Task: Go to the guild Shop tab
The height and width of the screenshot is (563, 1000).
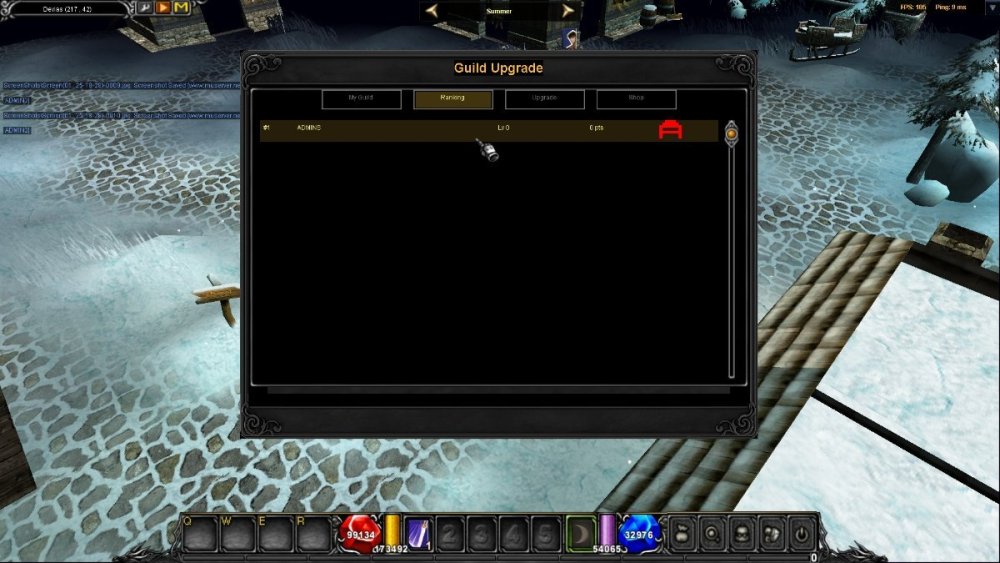Action: click(636, 99)
